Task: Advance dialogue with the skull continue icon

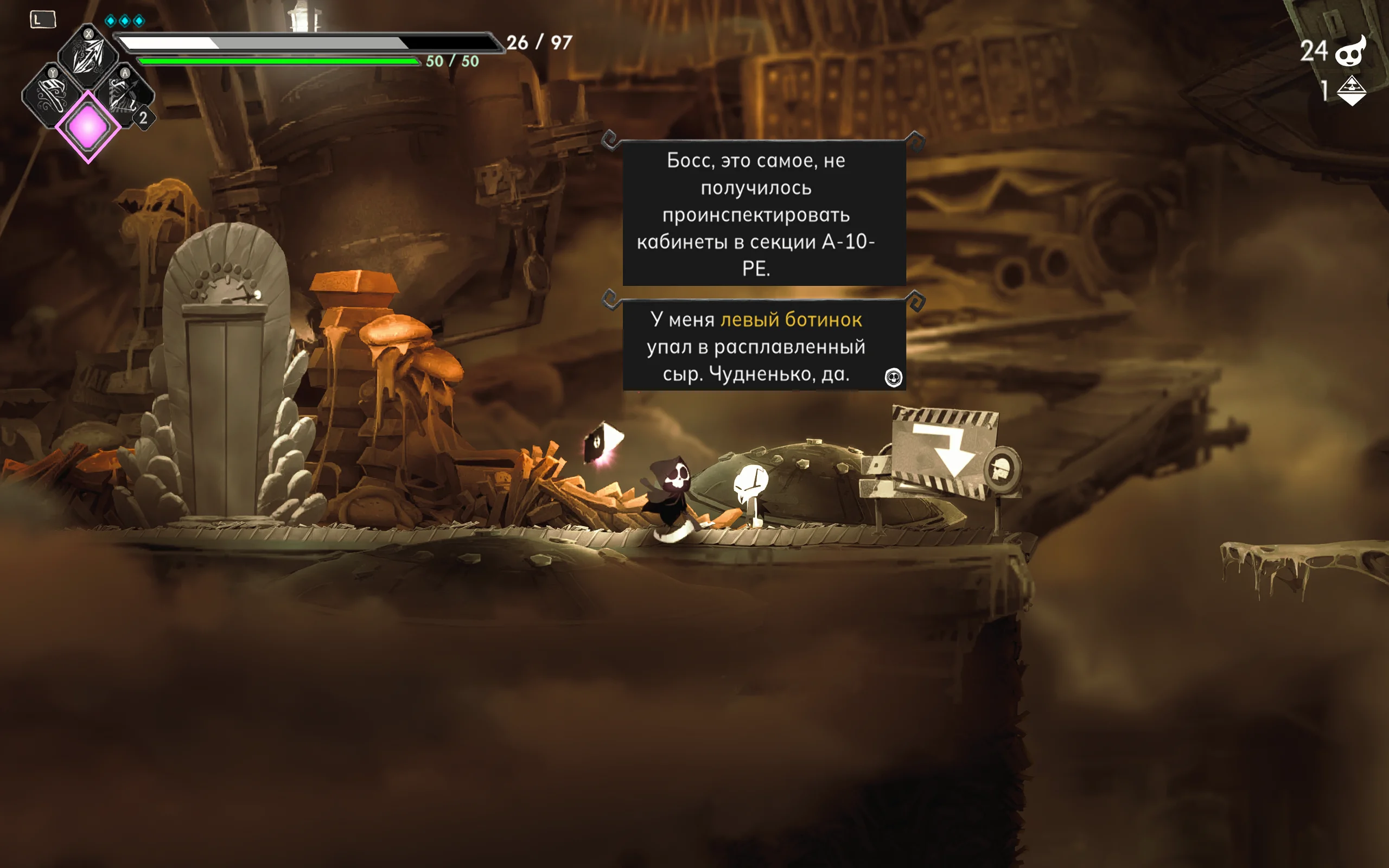Action: click(x=893, y=377)
